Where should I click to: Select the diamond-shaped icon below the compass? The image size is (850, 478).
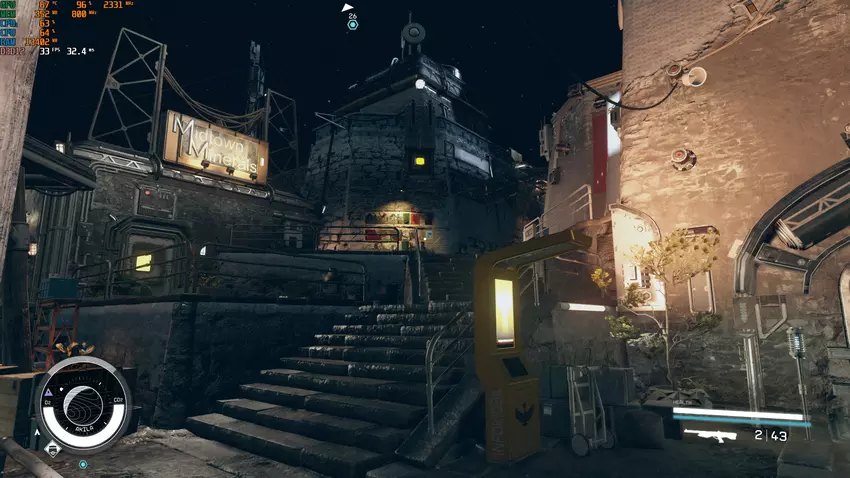(55, 450)
